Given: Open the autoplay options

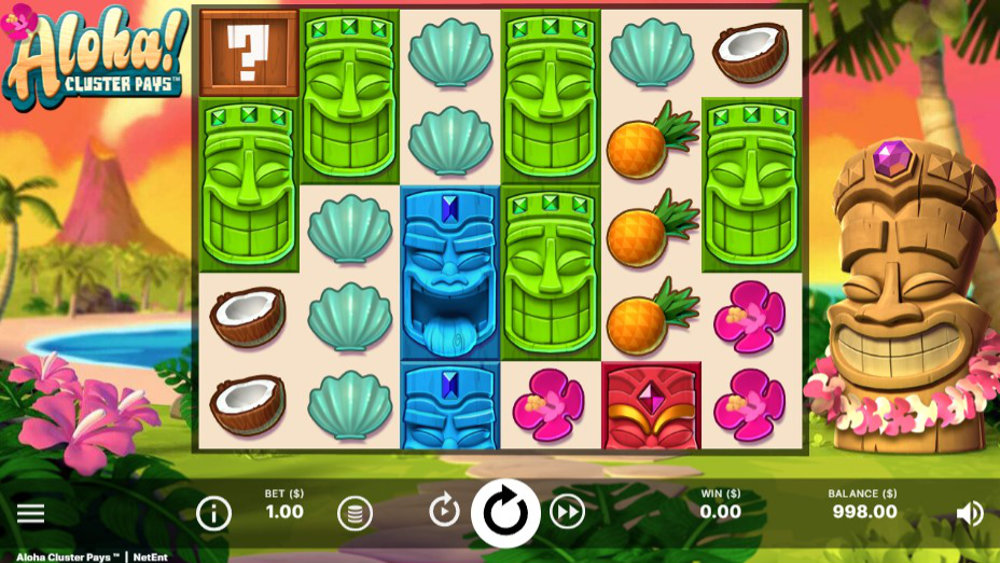Looking at the screenshot, I should click(444, 512).
